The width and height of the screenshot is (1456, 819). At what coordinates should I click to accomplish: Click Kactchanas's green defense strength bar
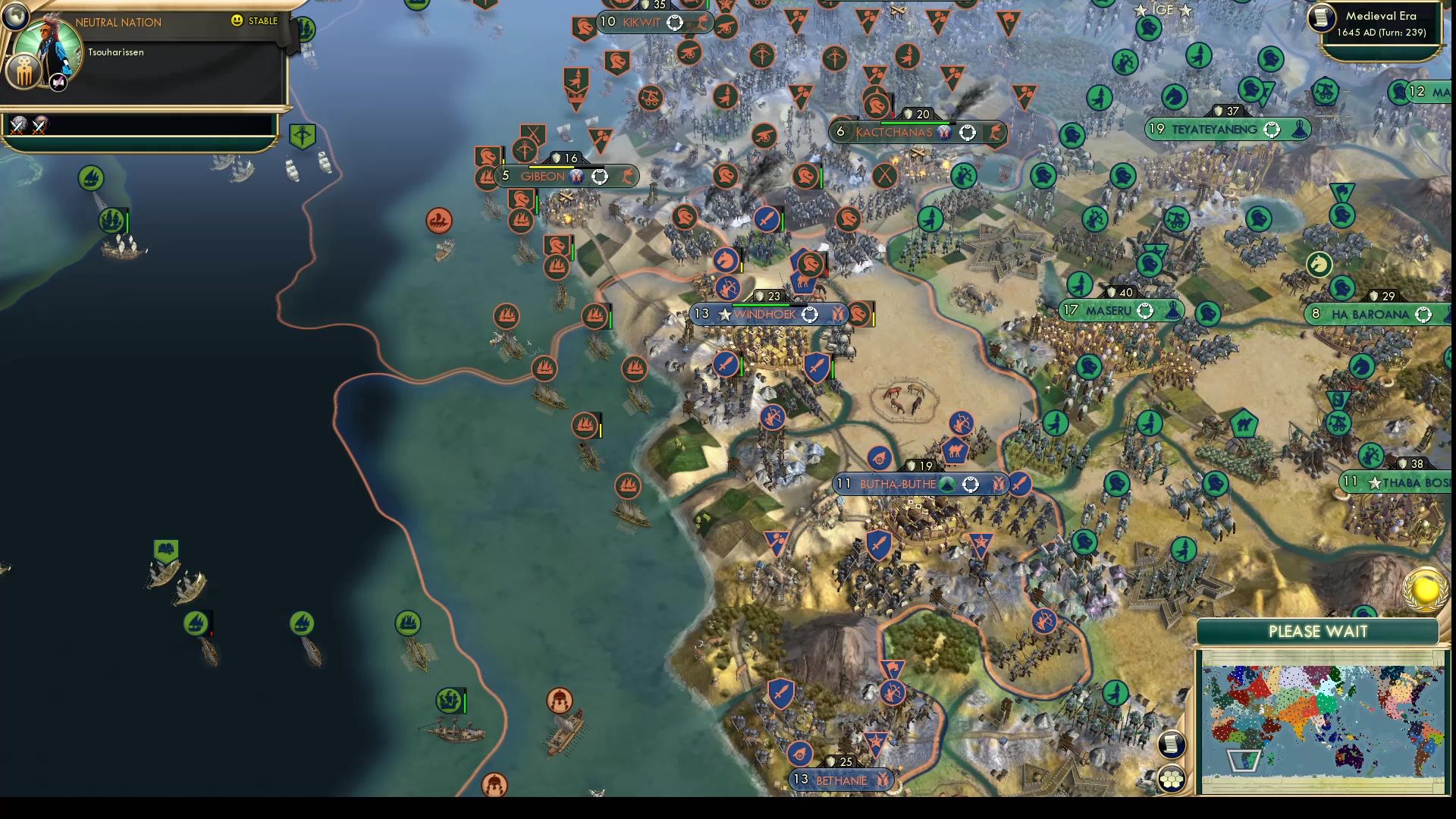918,122
